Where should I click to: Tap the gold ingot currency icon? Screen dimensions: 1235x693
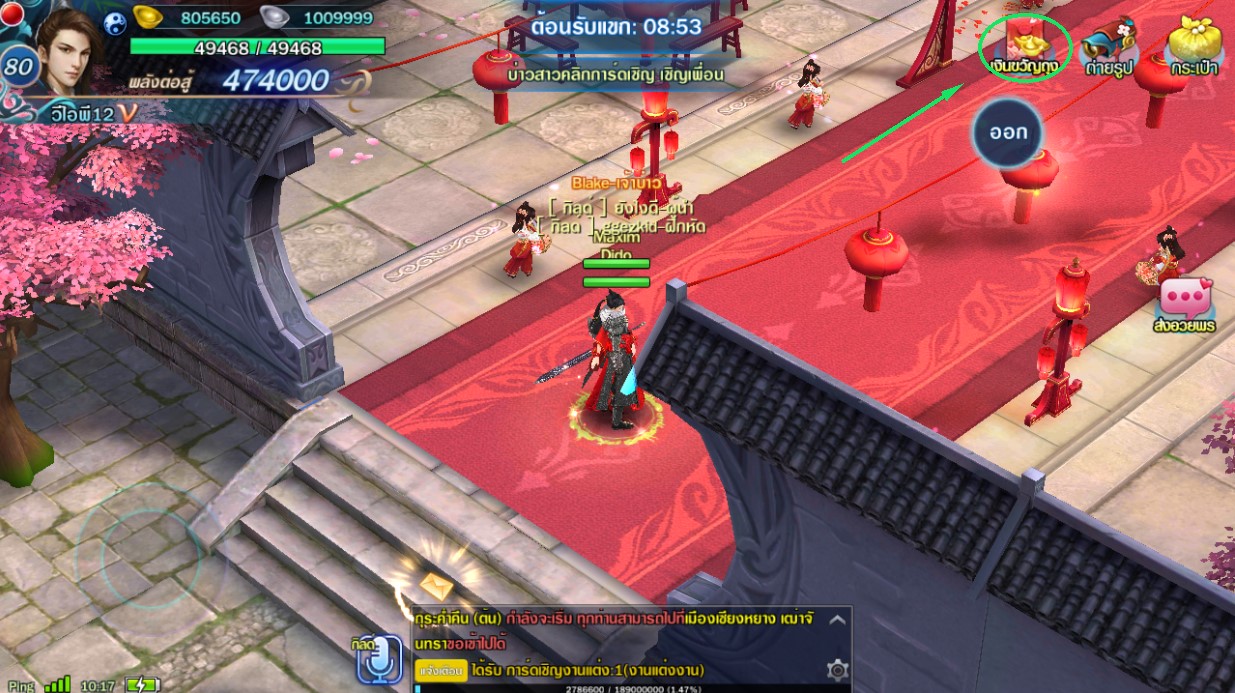tap(149, 17)
